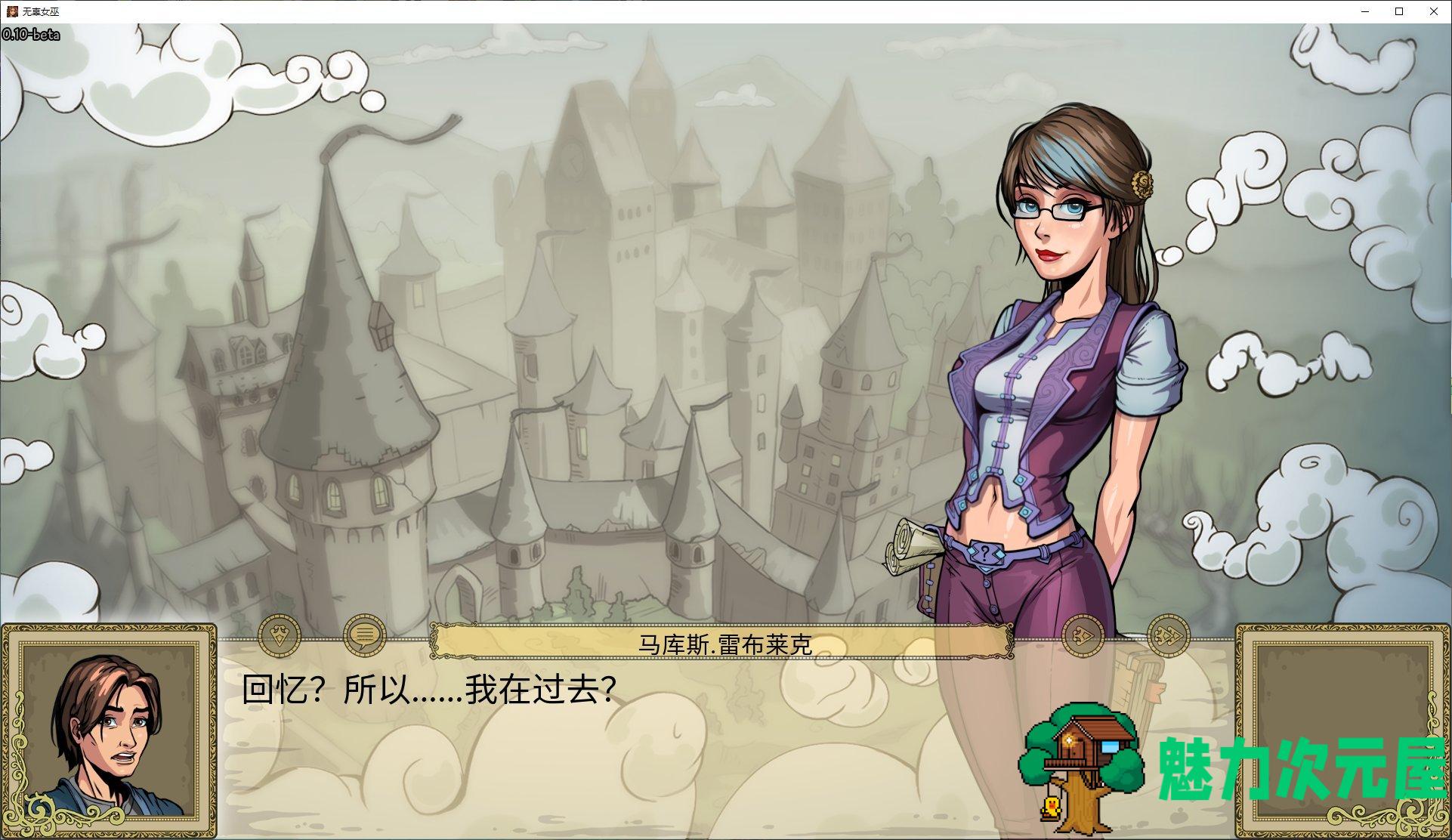Close the game window
This screenshot has height=840, width=1452.
1433,11
